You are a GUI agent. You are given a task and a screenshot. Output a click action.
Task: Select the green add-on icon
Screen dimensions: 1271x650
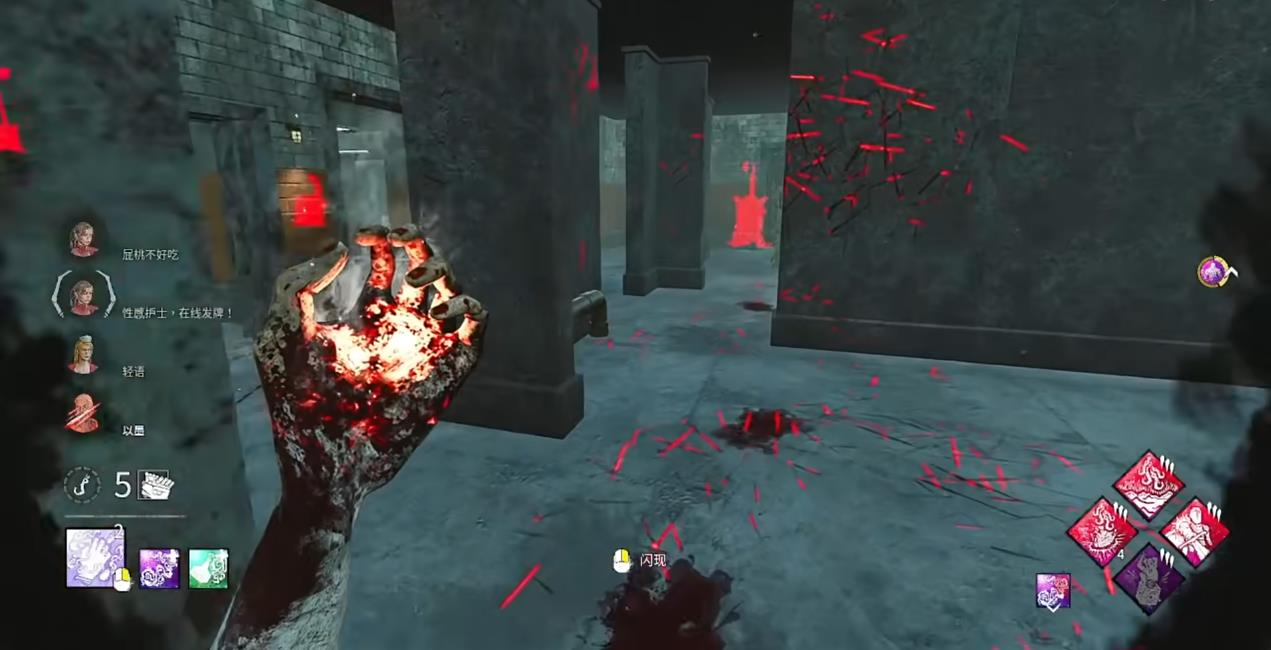click(x=208, y=568)
